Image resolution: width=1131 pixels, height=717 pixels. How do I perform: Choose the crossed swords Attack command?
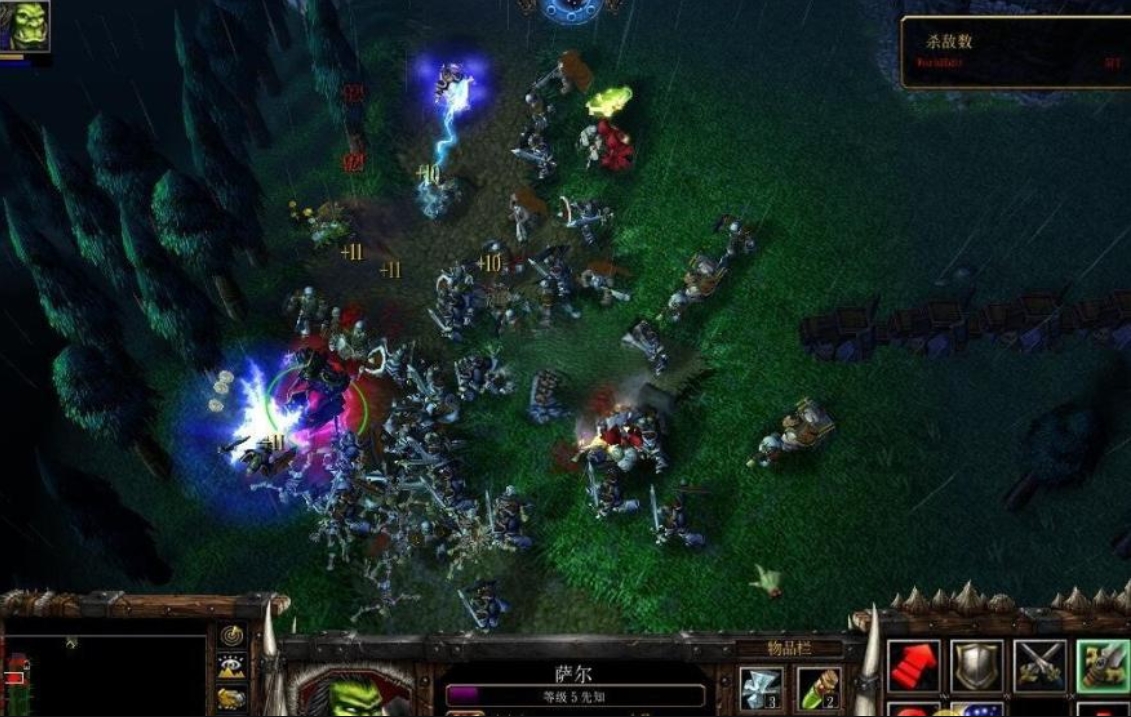[1040, 666]
